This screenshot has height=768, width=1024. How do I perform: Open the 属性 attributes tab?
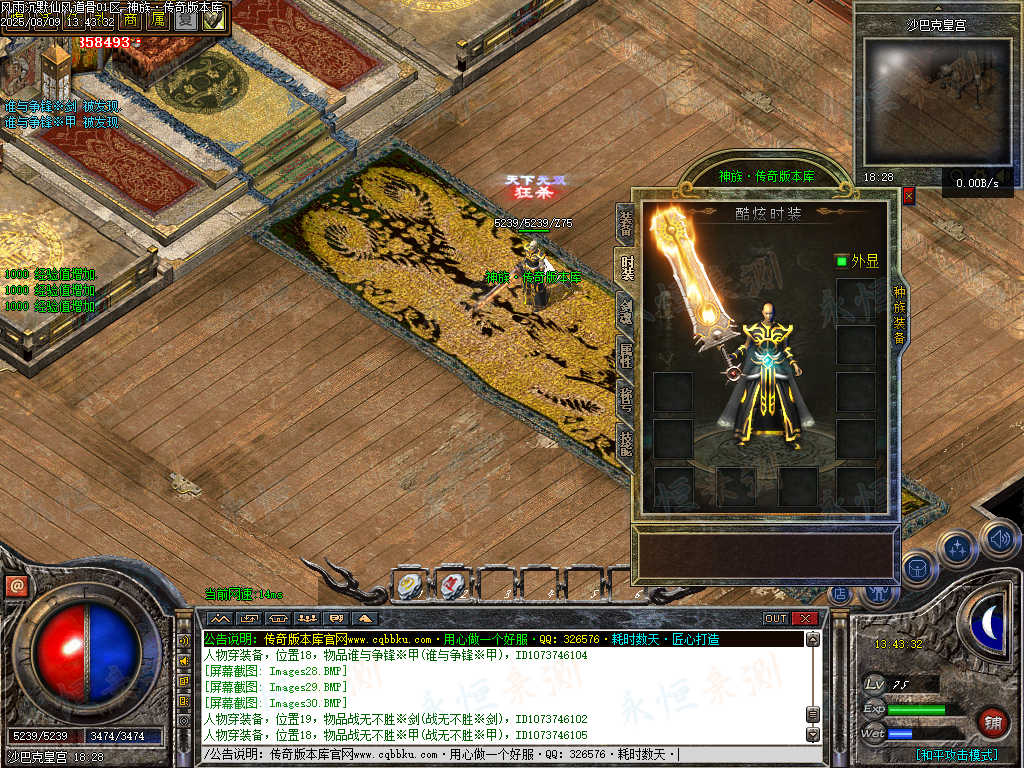point(625,353)
